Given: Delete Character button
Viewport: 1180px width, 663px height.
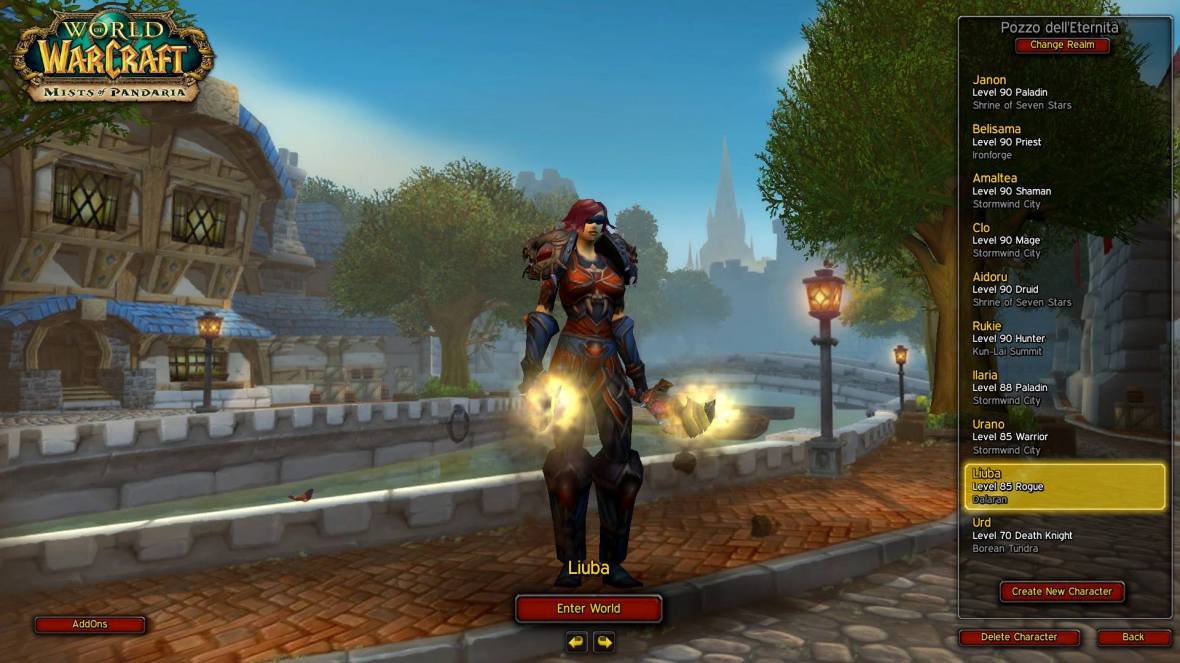Looking at the screenshot, I should 1019,637.
